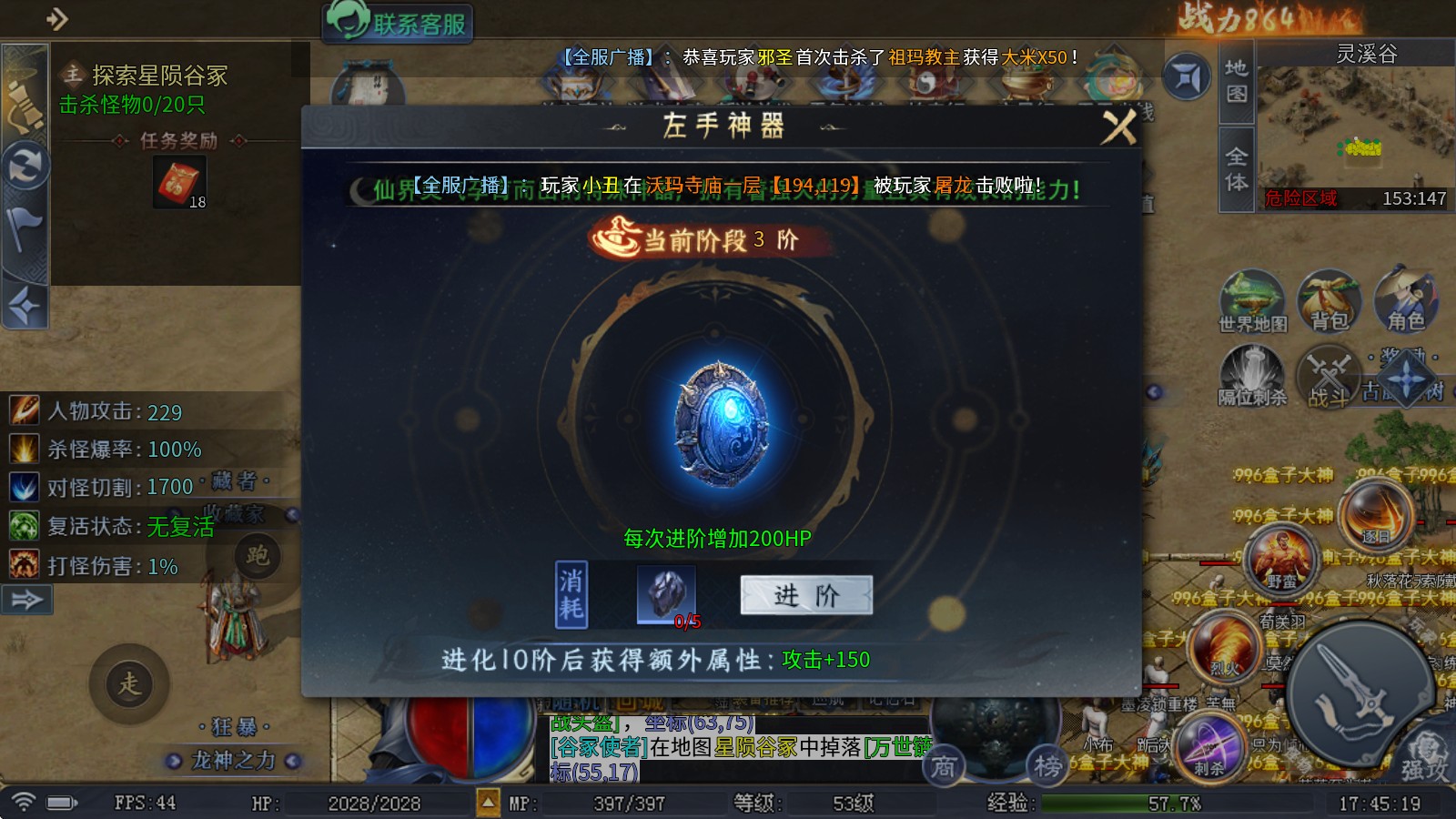Contact support via 联系客服 button
1456x819 pixels.
[x=398, y=23]
